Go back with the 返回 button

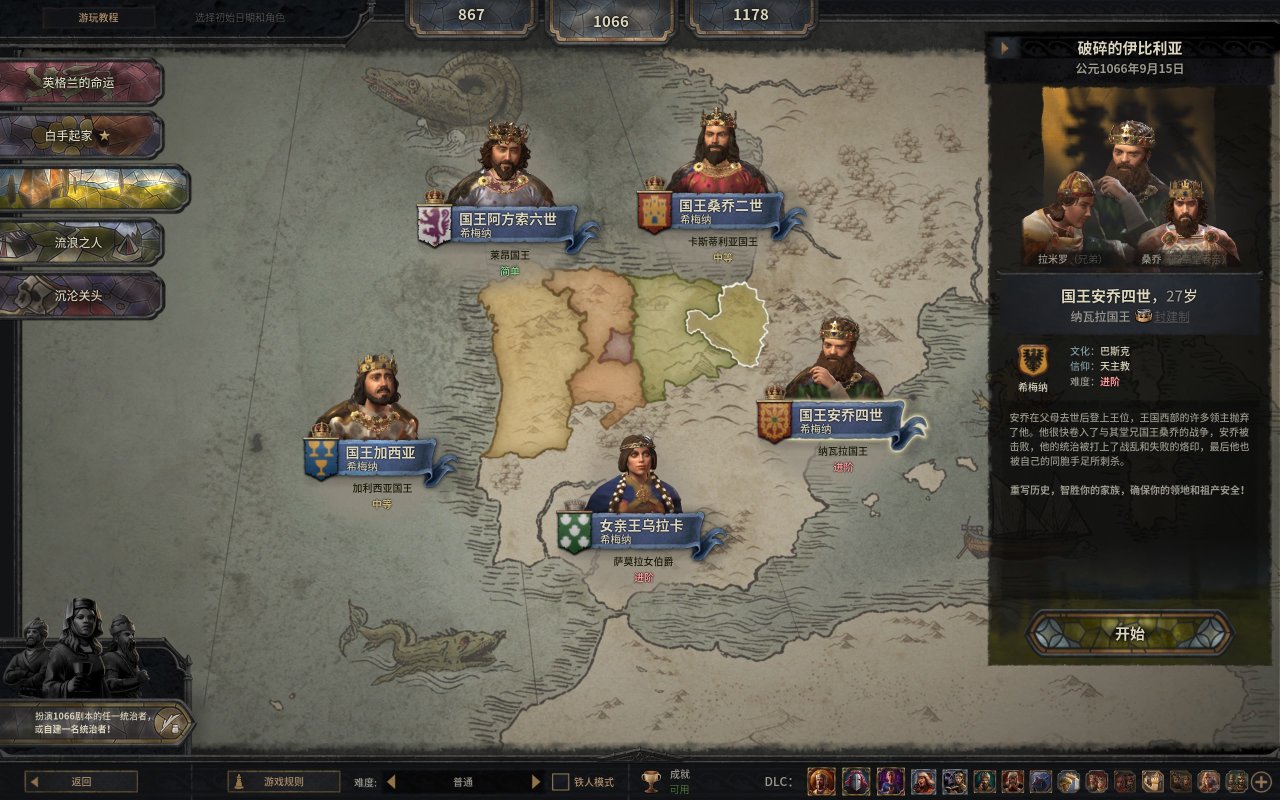pos(81,782)
